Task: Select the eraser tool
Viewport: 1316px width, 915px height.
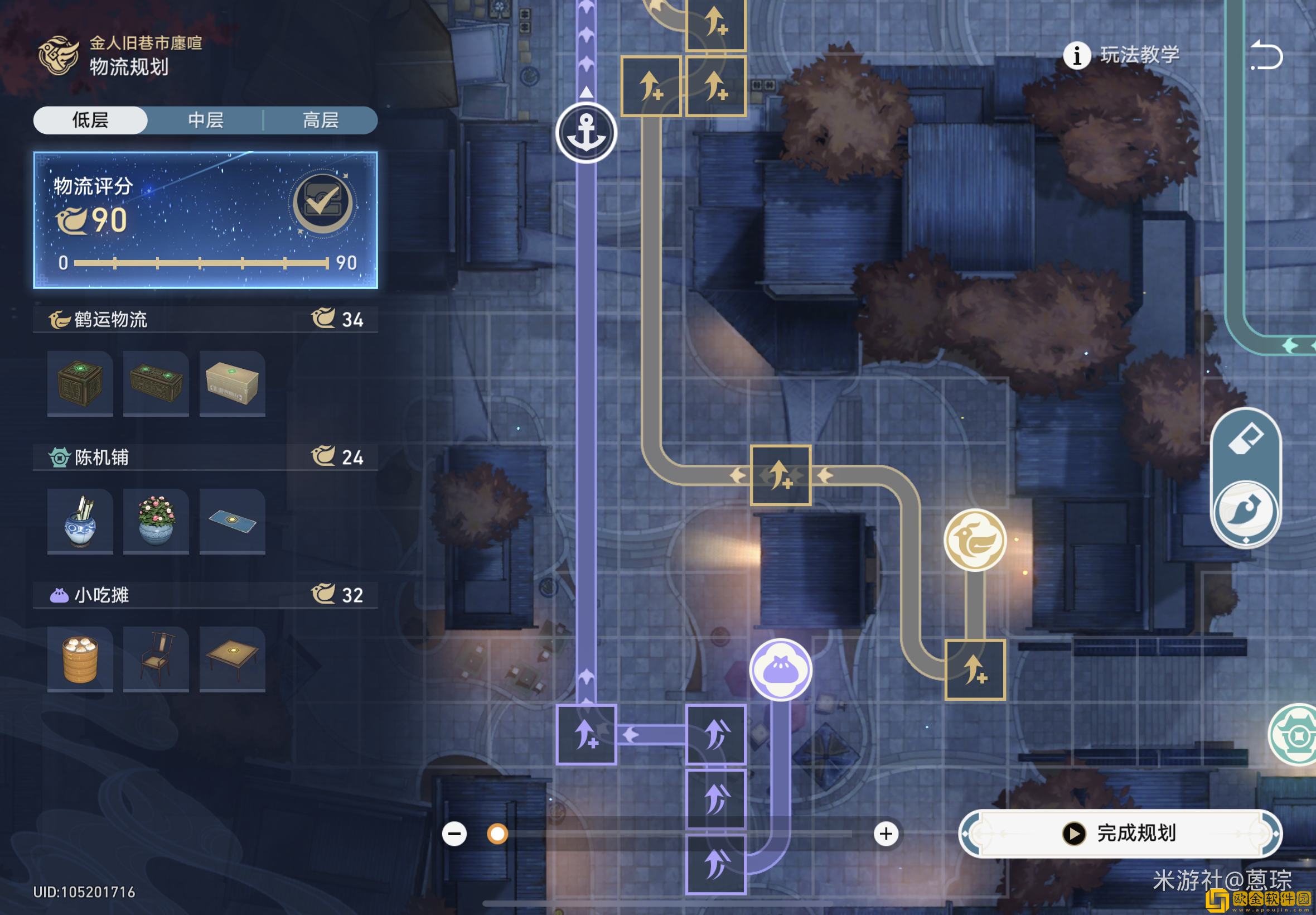Action: click(1246, 440)
